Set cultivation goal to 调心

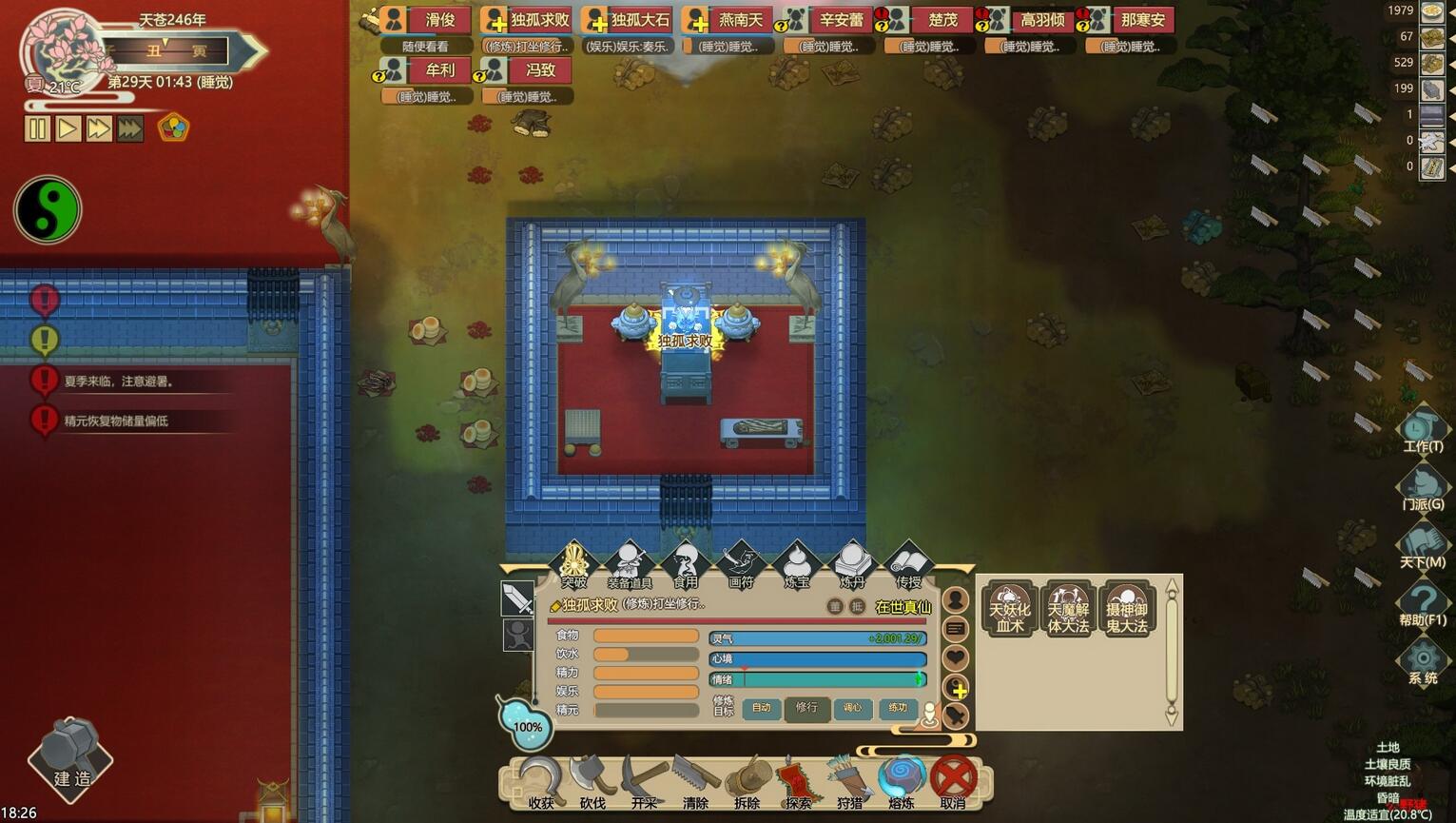tap(852, 708)
